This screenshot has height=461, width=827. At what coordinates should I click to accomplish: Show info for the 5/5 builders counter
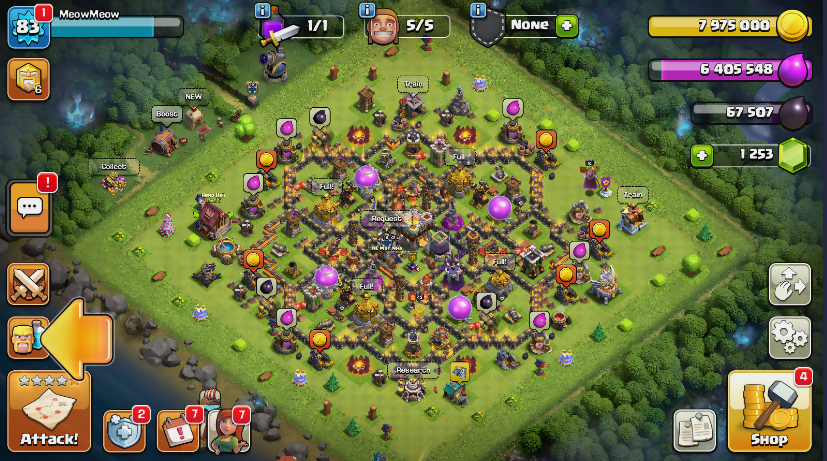[x=368, y=10]
